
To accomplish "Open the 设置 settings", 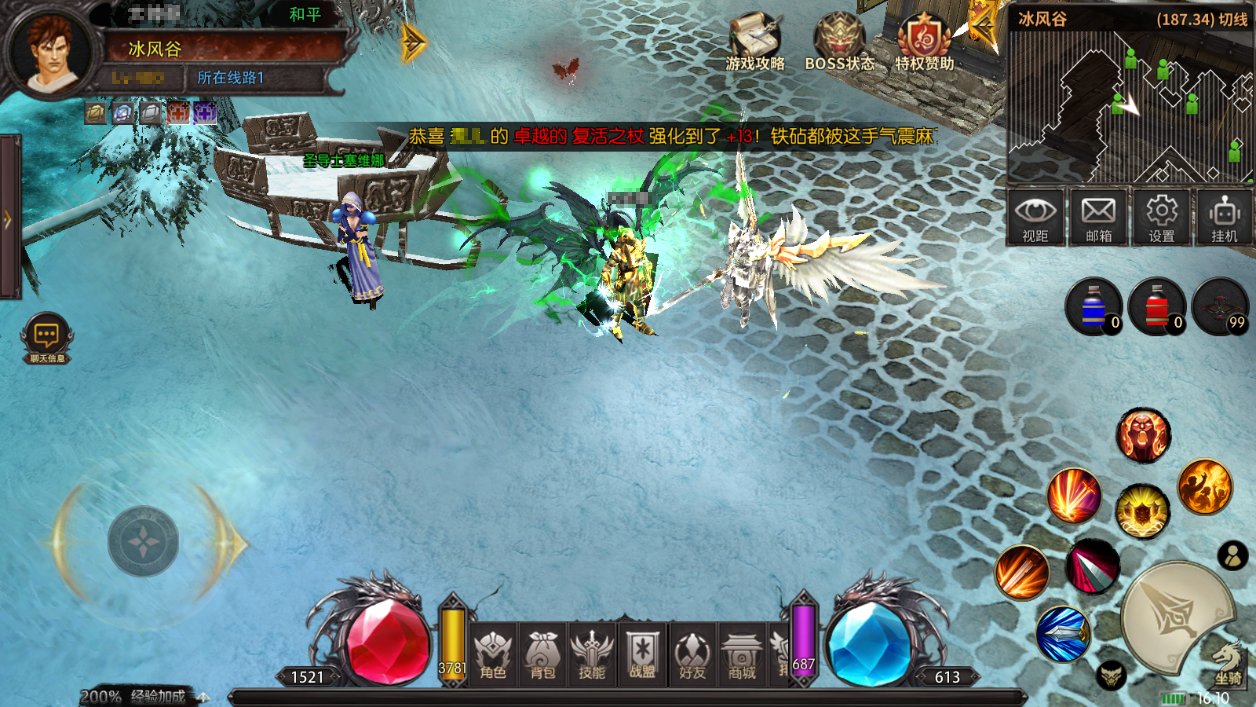I will (1161, 217).
